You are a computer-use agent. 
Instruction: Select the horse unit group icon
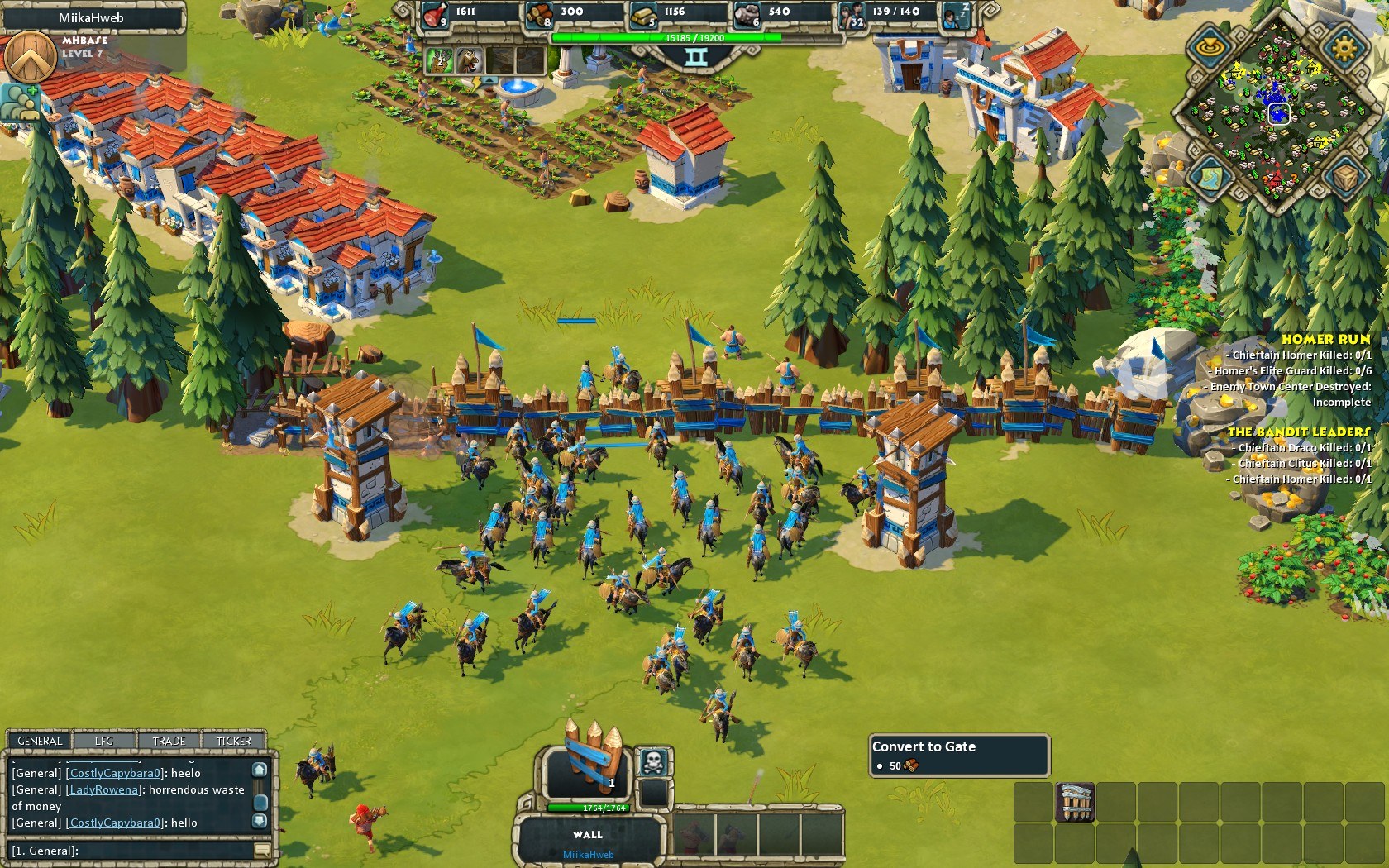coord(467,60)
